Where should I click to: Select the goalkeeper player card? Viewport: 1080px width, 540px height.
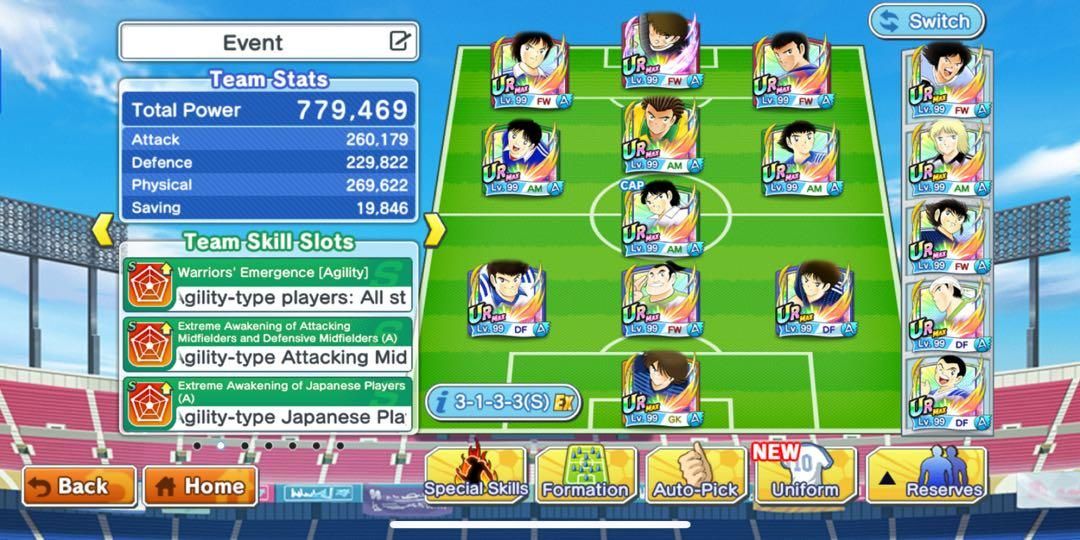[x=660, y=389]
